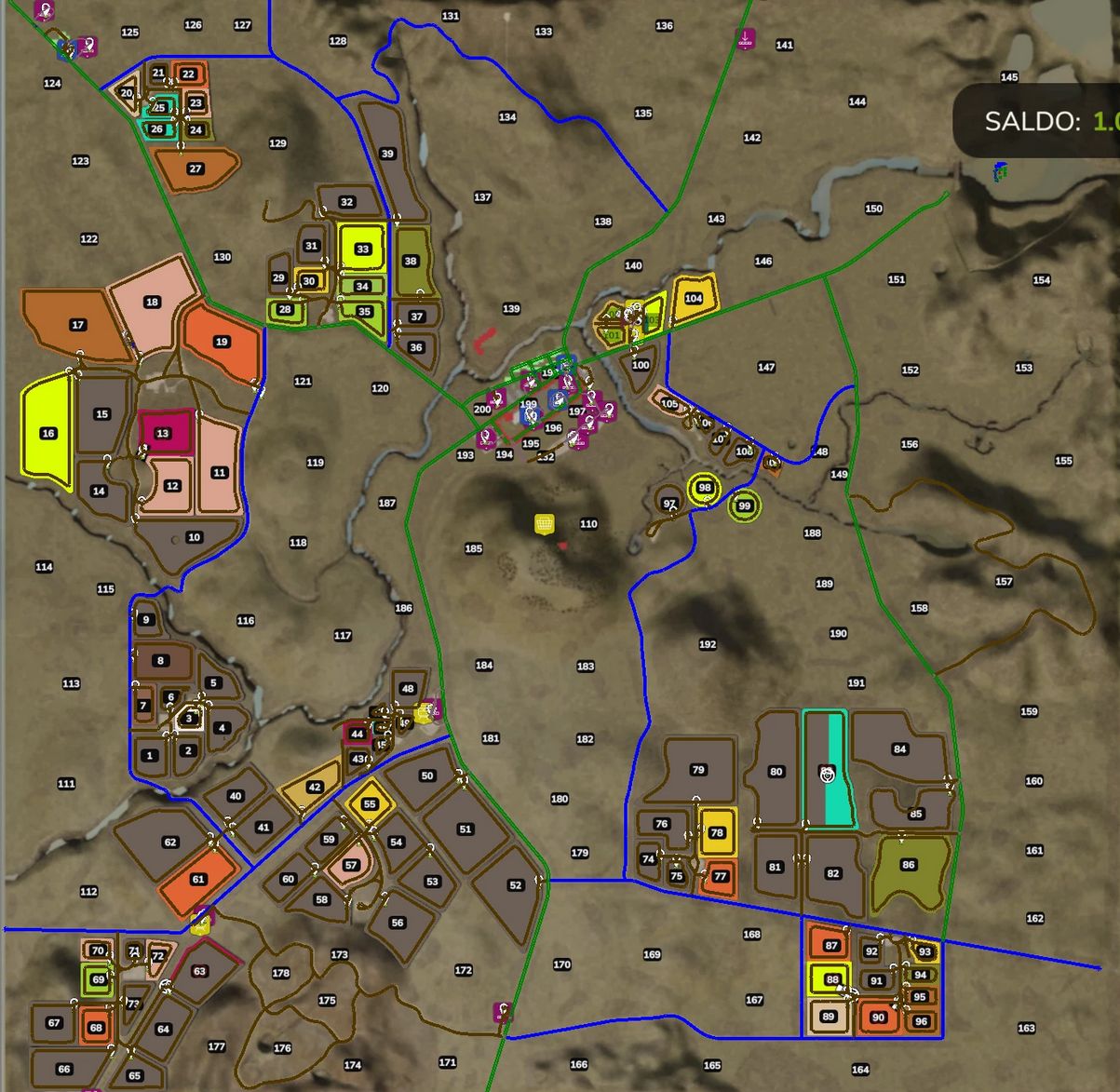1120x1092 pixels.
Task: Choose field 62 on the map
Action: [169, 843]
